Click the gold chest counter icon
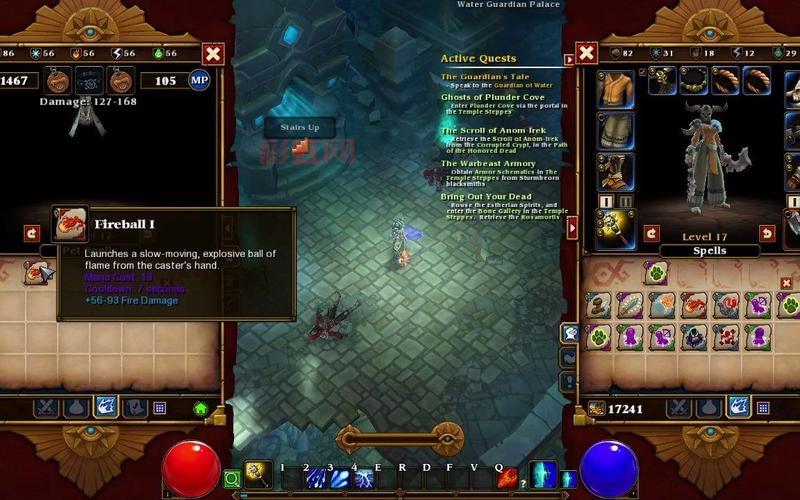 click(x=597, y=408)
